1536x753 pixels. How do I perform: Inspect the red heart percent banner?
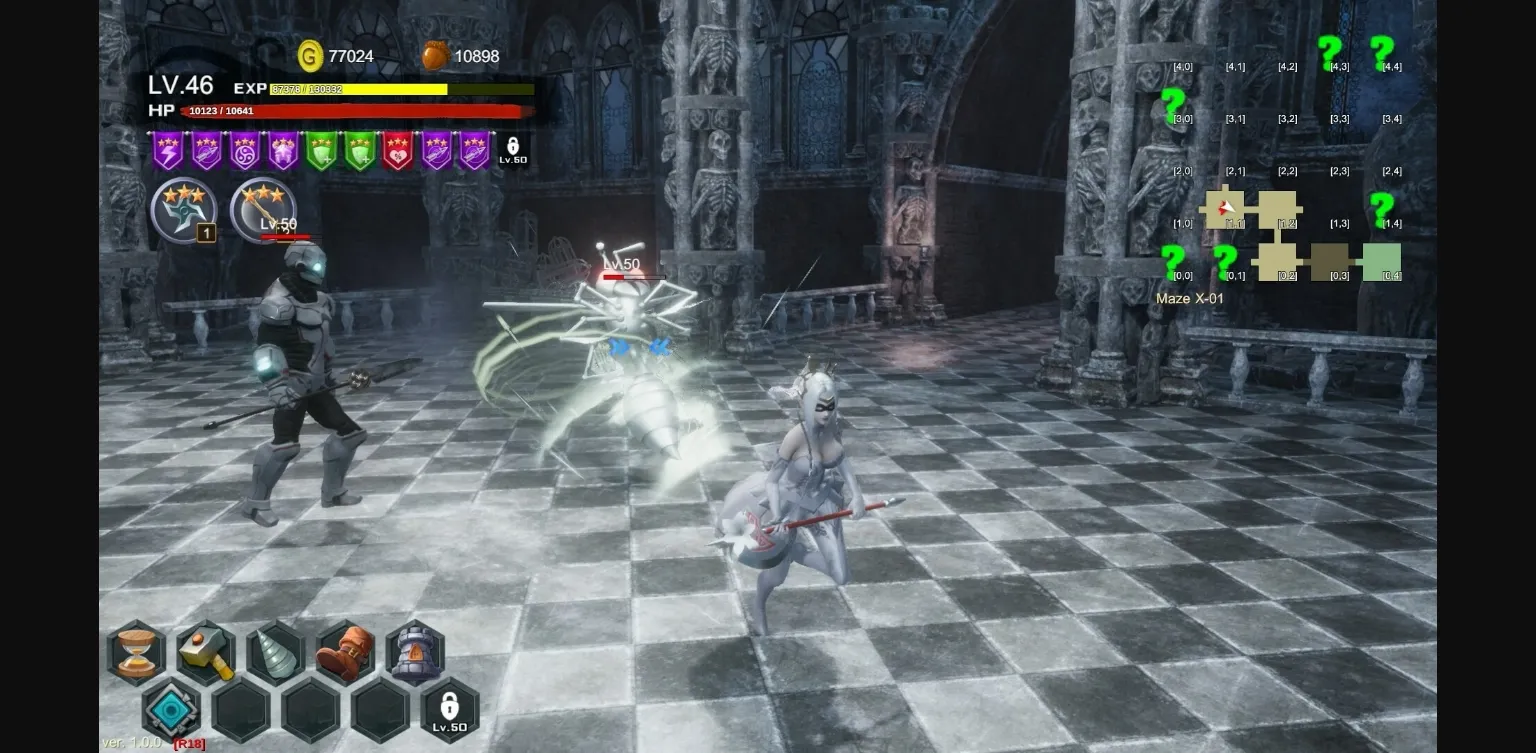coord(398,150)
